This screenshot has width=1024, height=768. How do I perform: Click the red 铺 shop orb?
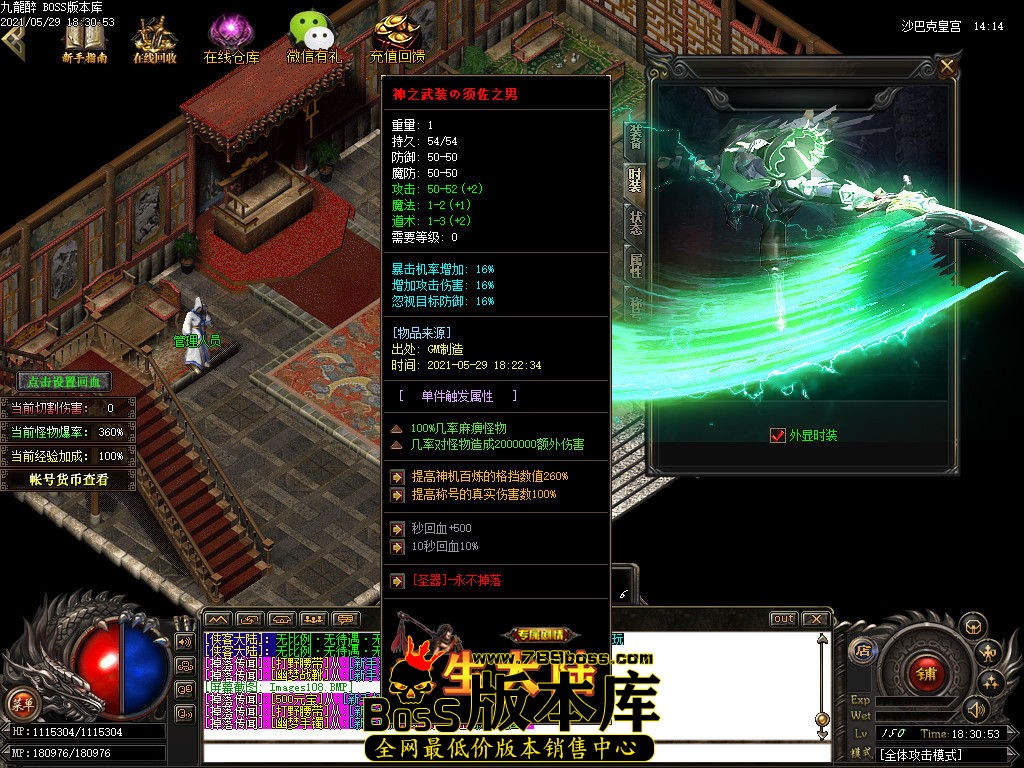[925, 674]
